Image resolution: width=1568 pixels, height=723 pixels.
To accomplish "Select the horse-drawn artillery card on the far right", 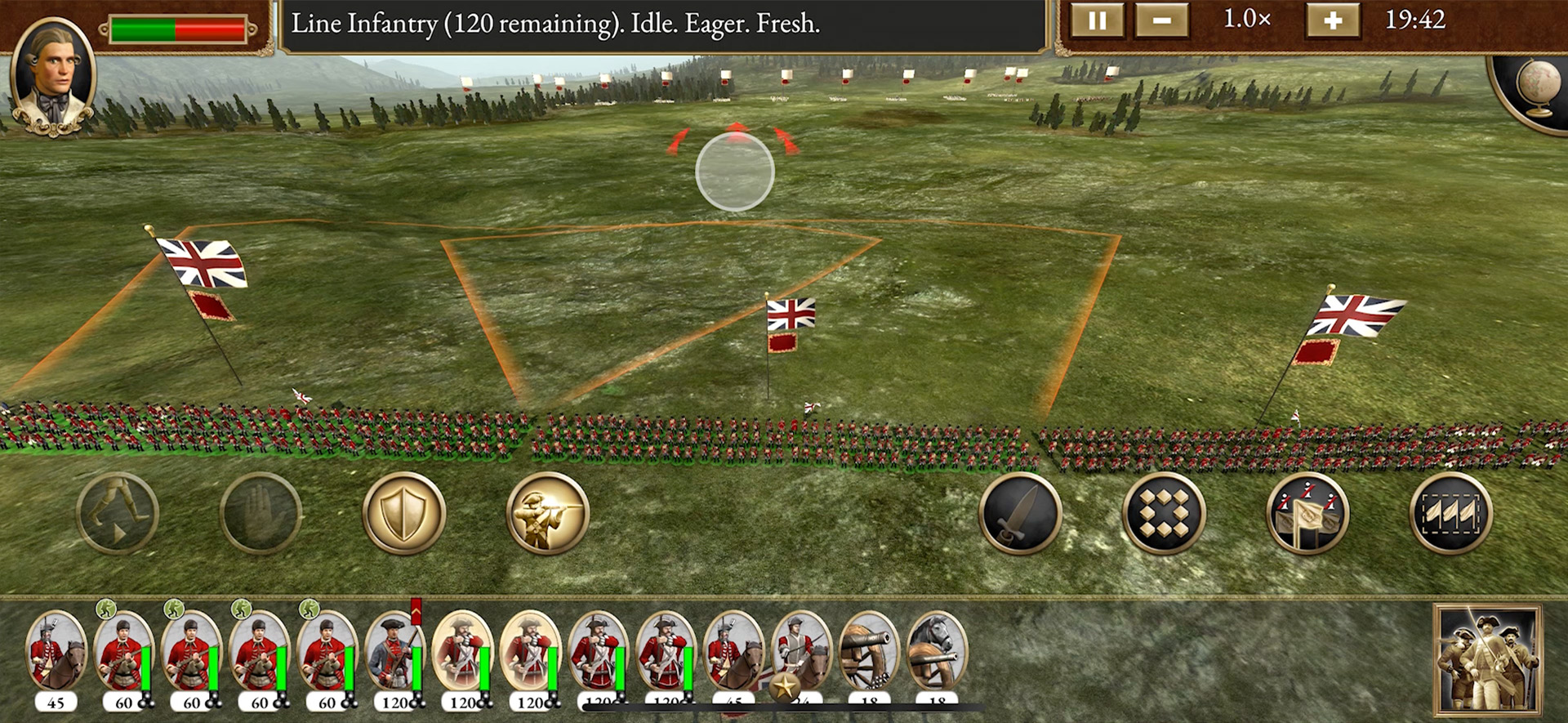I will coord(938,654).
